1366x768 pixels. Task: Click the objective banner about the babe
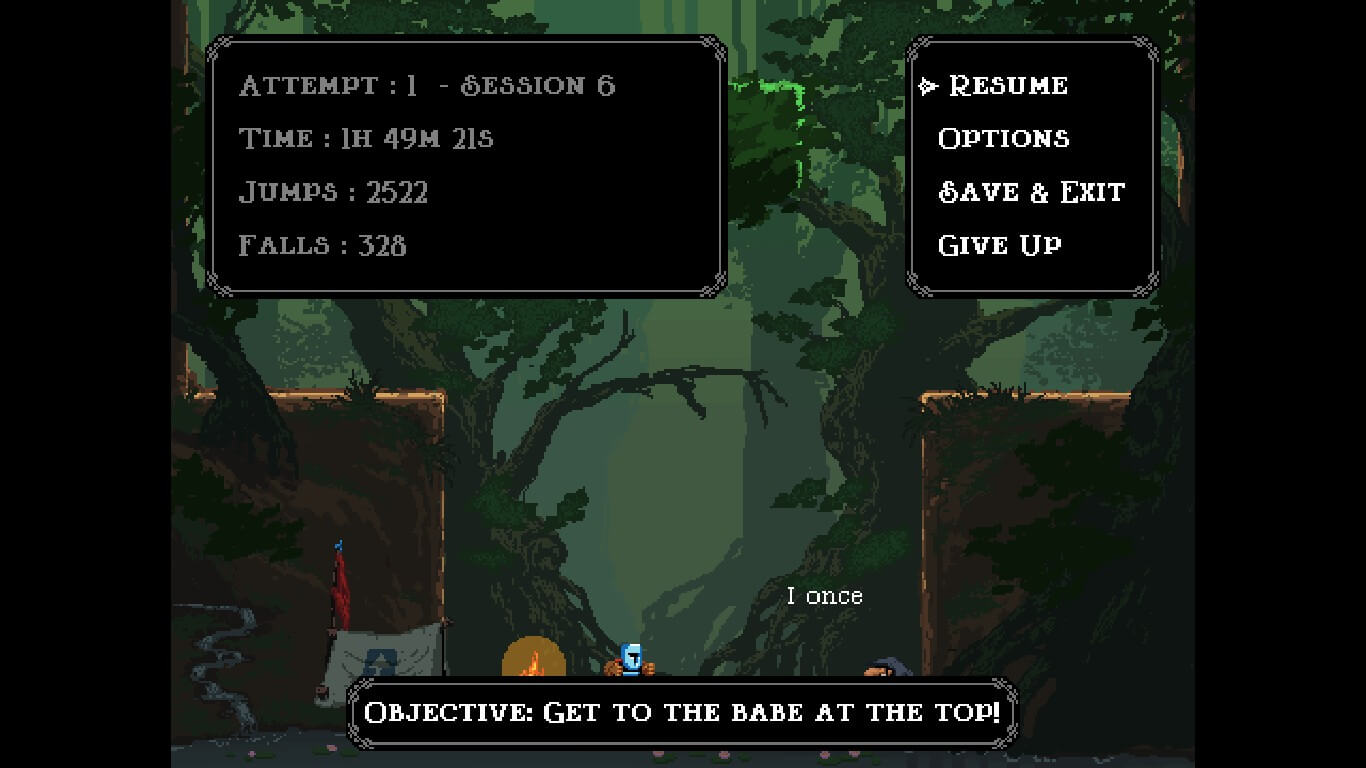tap(683, 712)
